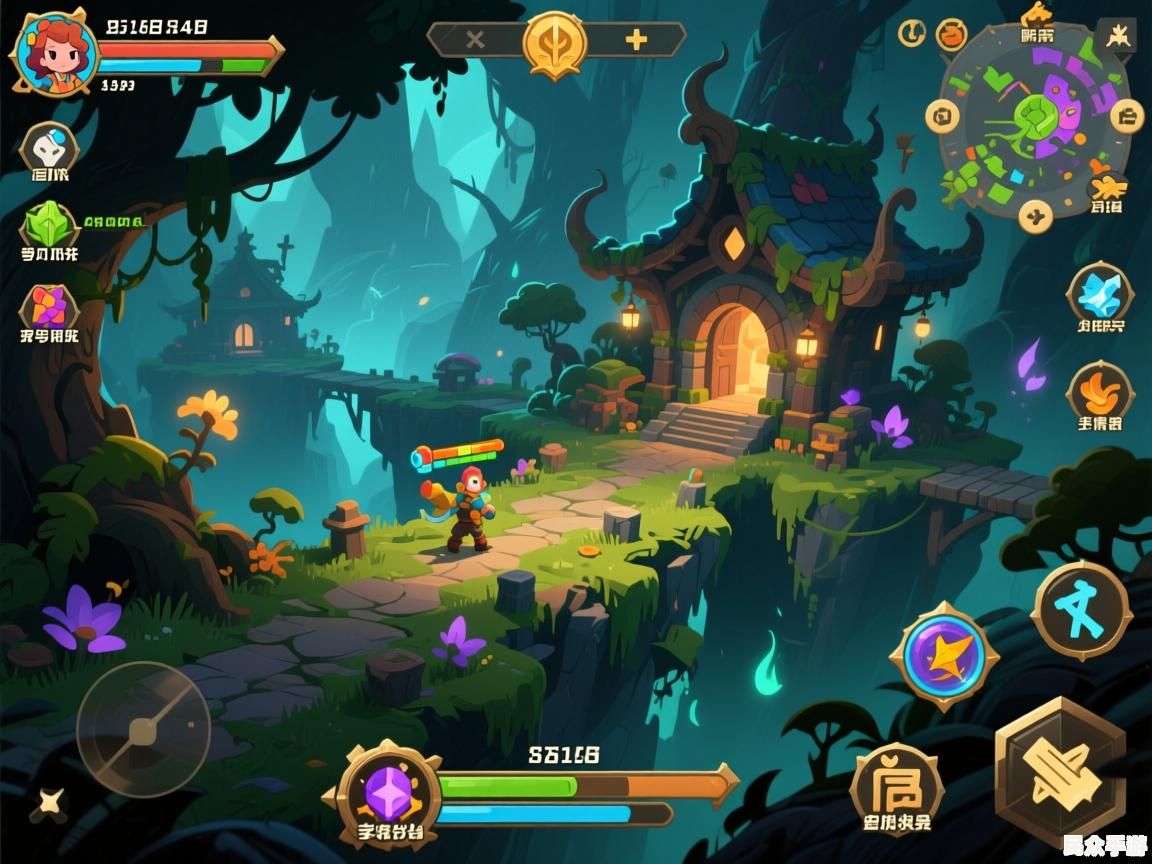Click the minimap's left edge round button

coord(942,116)
